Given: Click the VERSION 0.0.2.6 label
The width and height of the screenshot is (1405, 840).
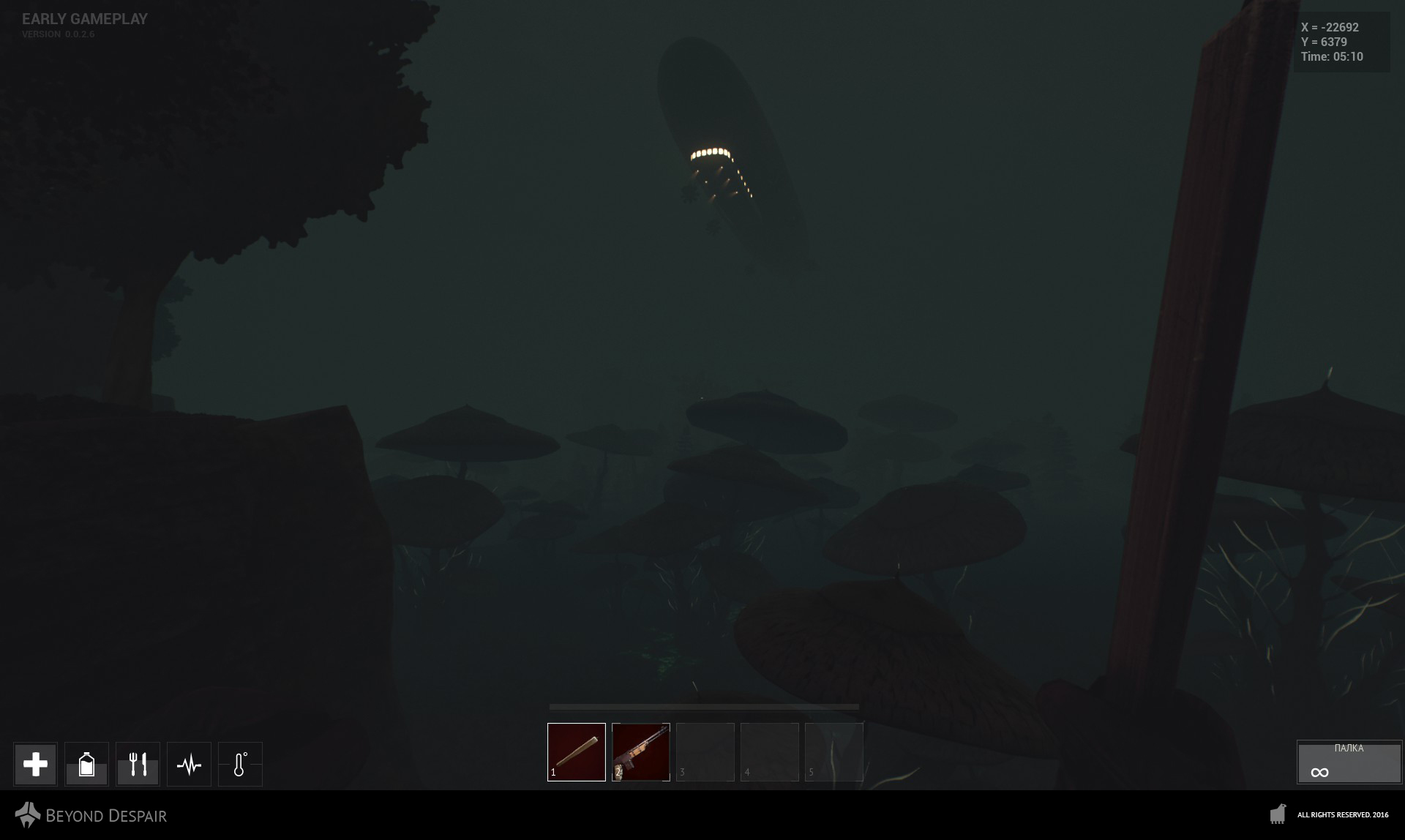Looking at the screenshot, I should (58, 33).
